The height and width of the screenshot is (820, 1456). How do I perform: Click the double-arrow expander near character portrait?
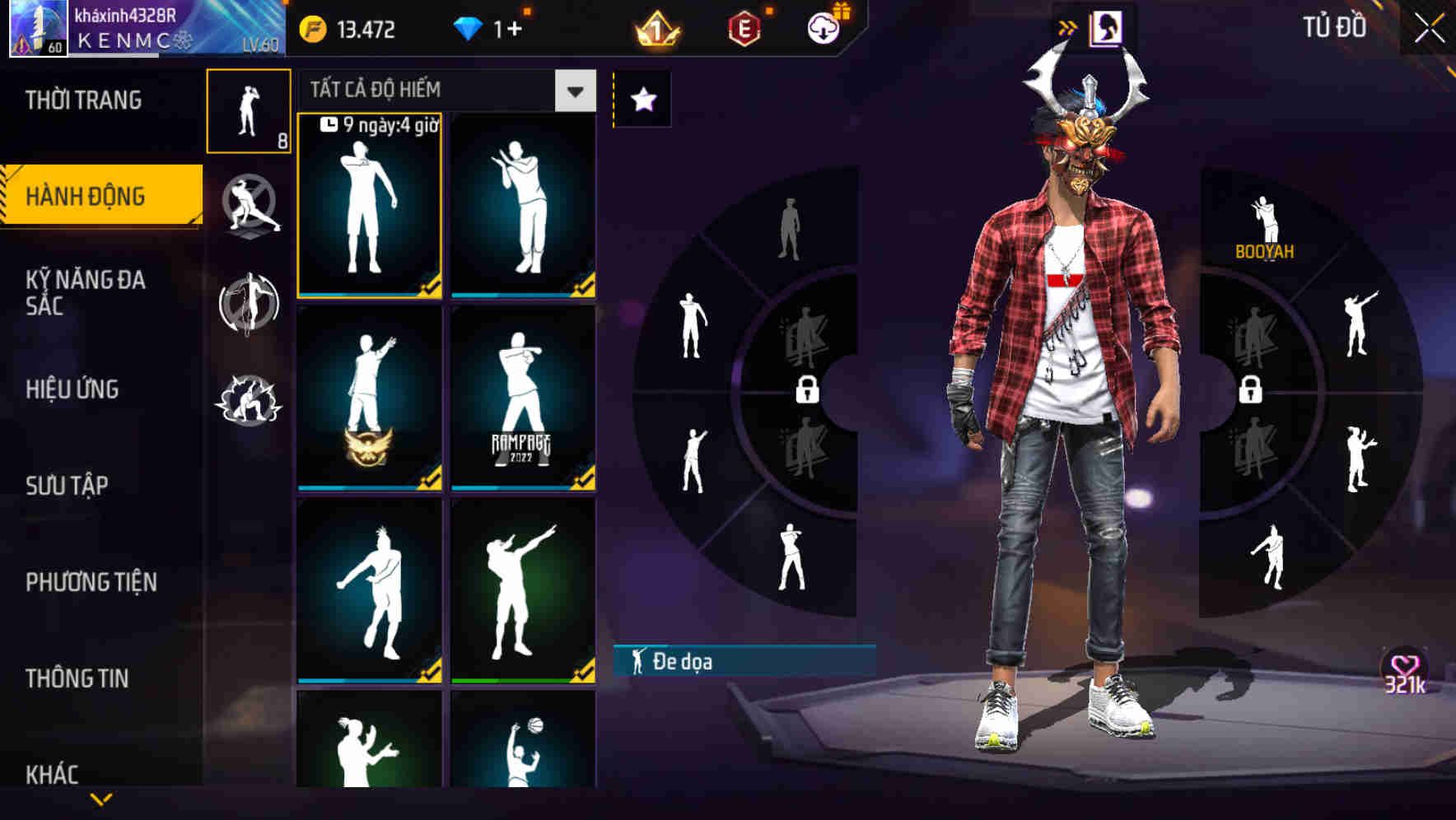[1067, 26]
